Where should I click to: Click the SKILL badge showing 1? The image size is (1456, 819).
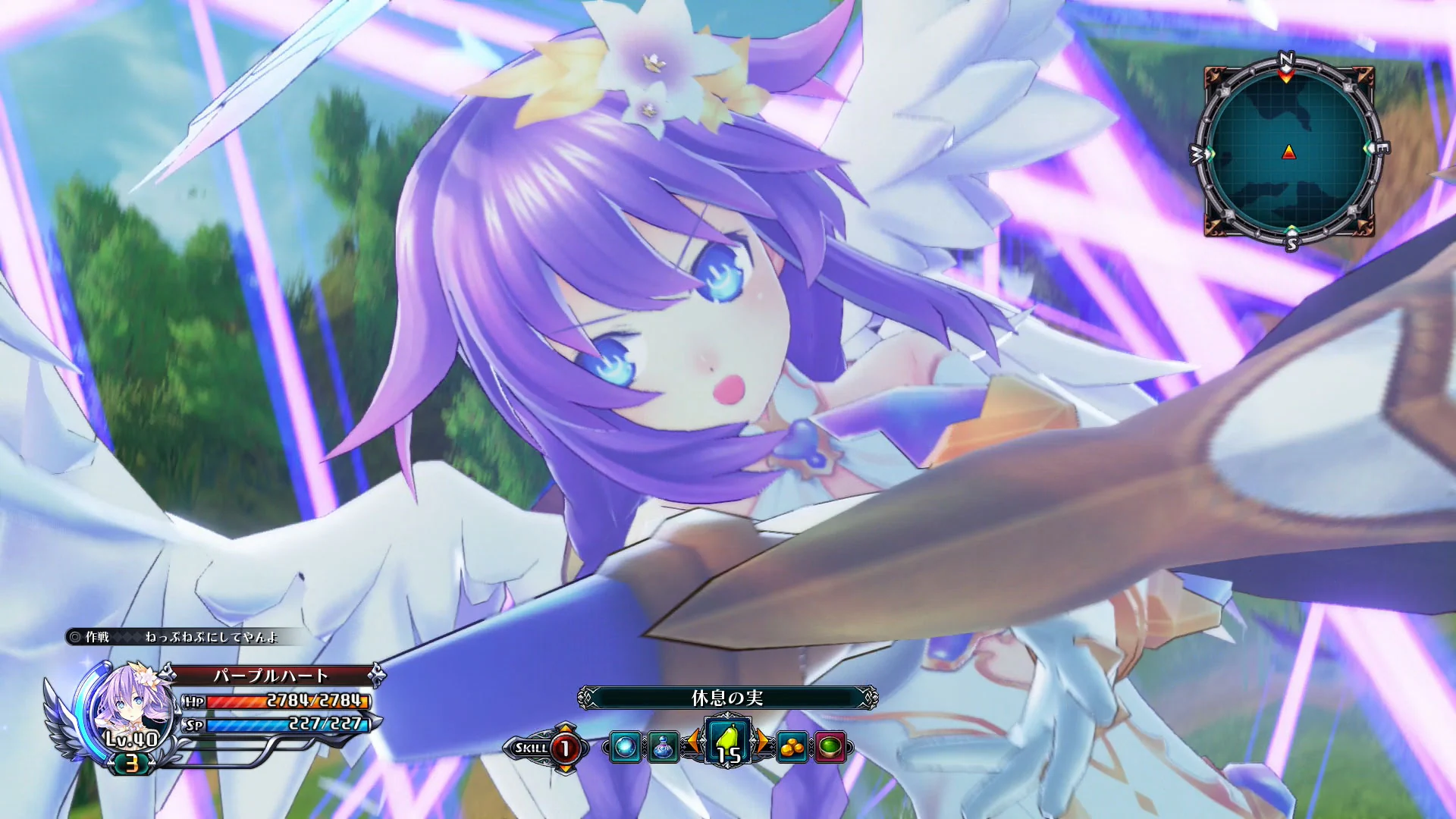(566, 749)
